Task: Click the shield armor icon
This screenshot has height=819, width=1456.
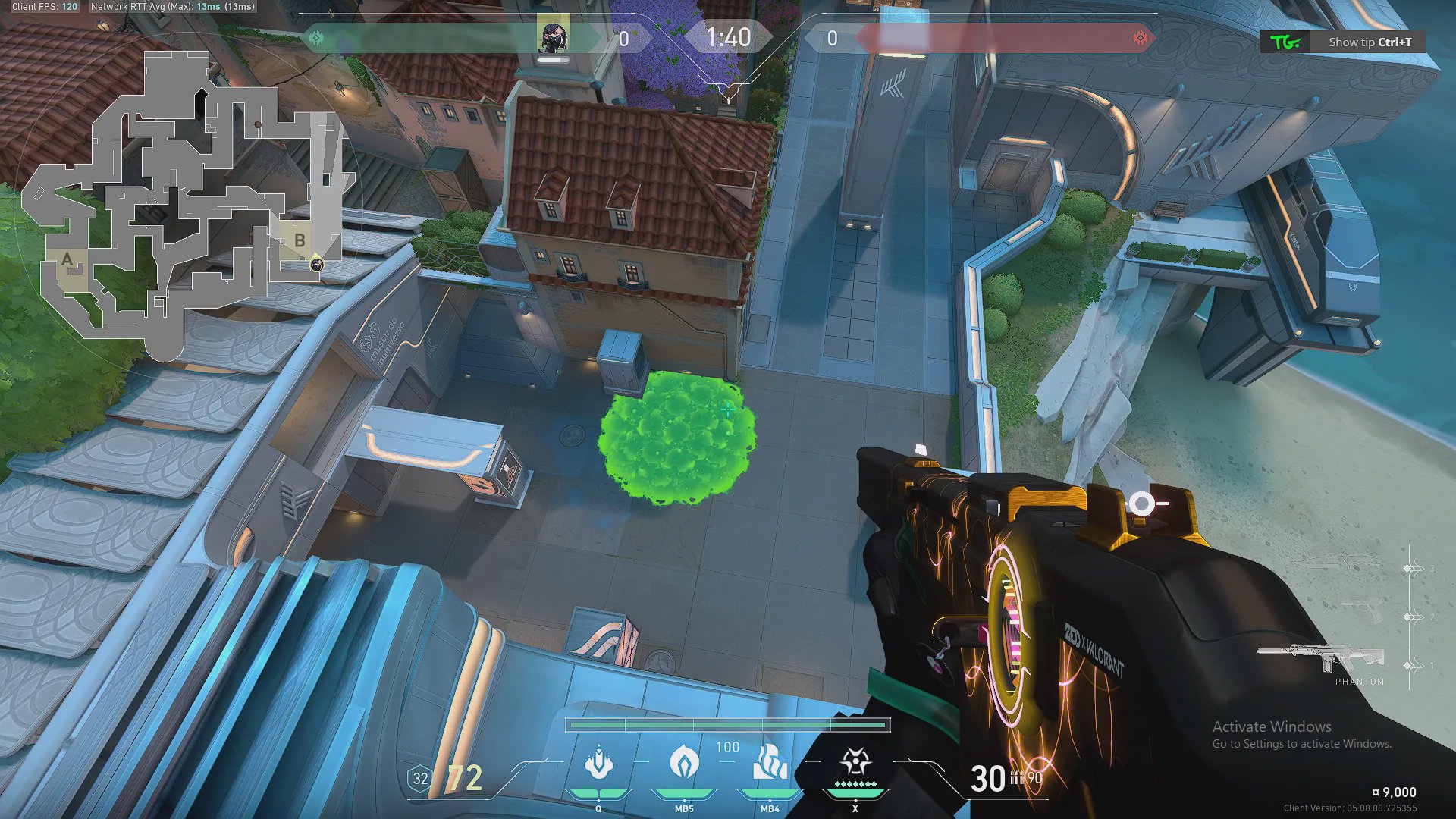Action: [420, 778]
